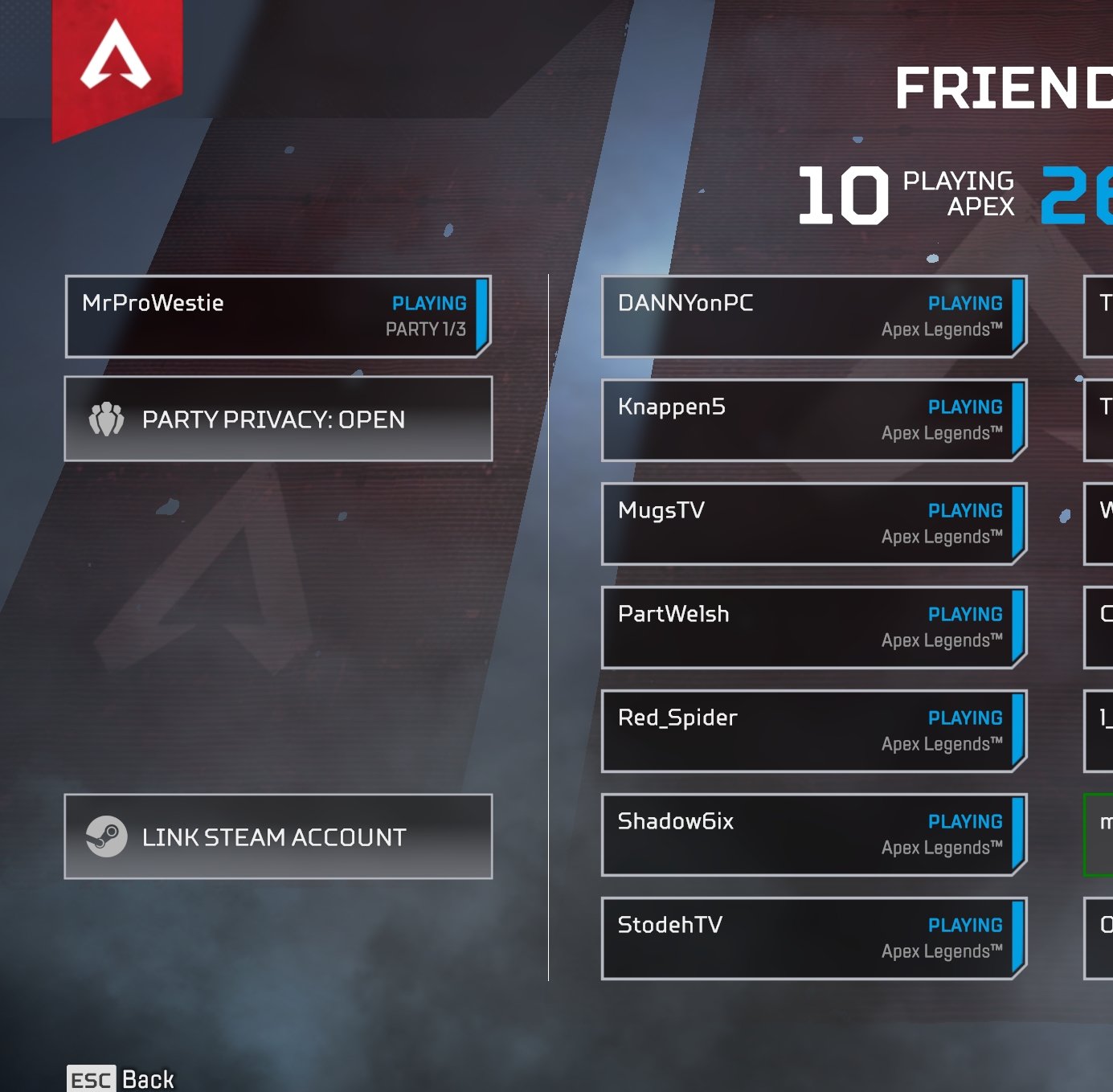
Task: Toggle Party Privacy from Open setting
Action: pos(277,419)
